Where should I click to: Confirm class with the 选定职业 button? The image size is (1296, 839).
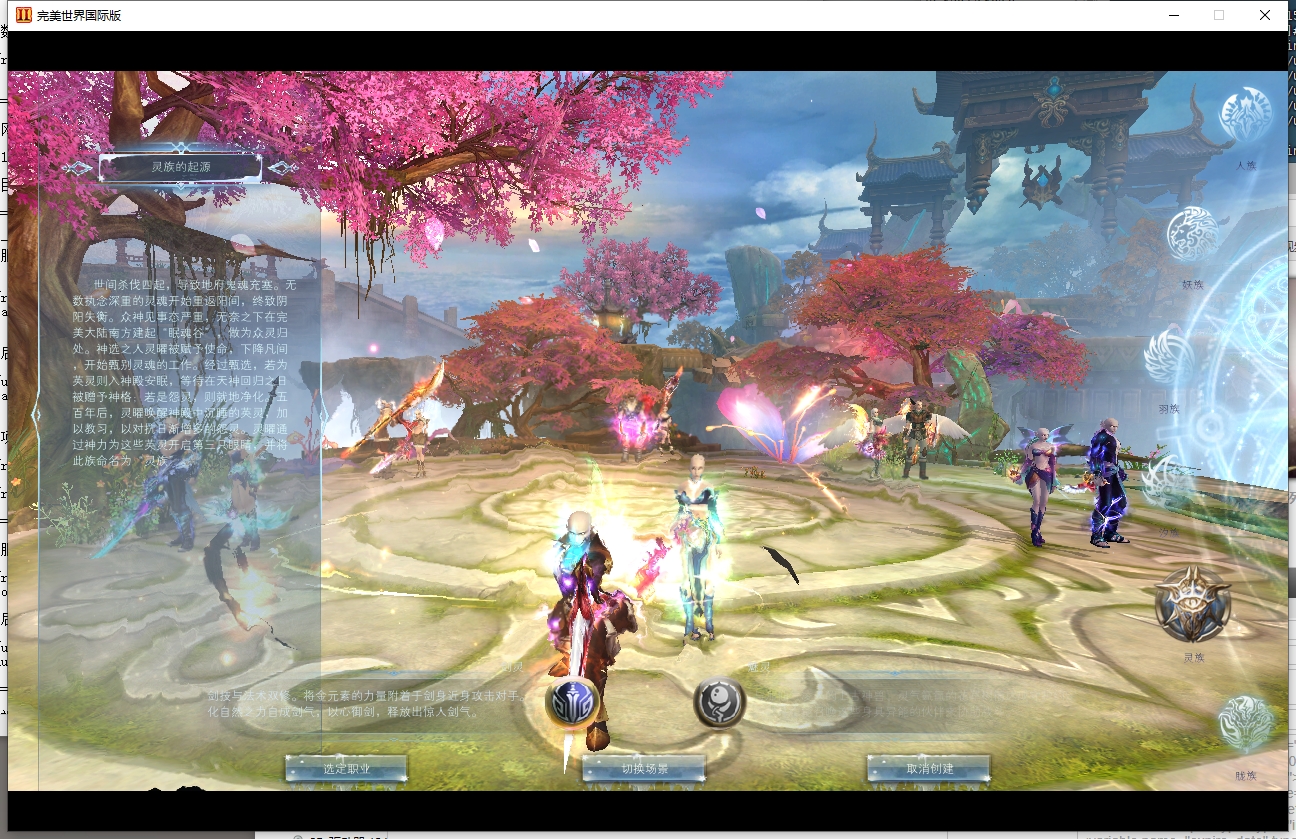click(346, 769)
